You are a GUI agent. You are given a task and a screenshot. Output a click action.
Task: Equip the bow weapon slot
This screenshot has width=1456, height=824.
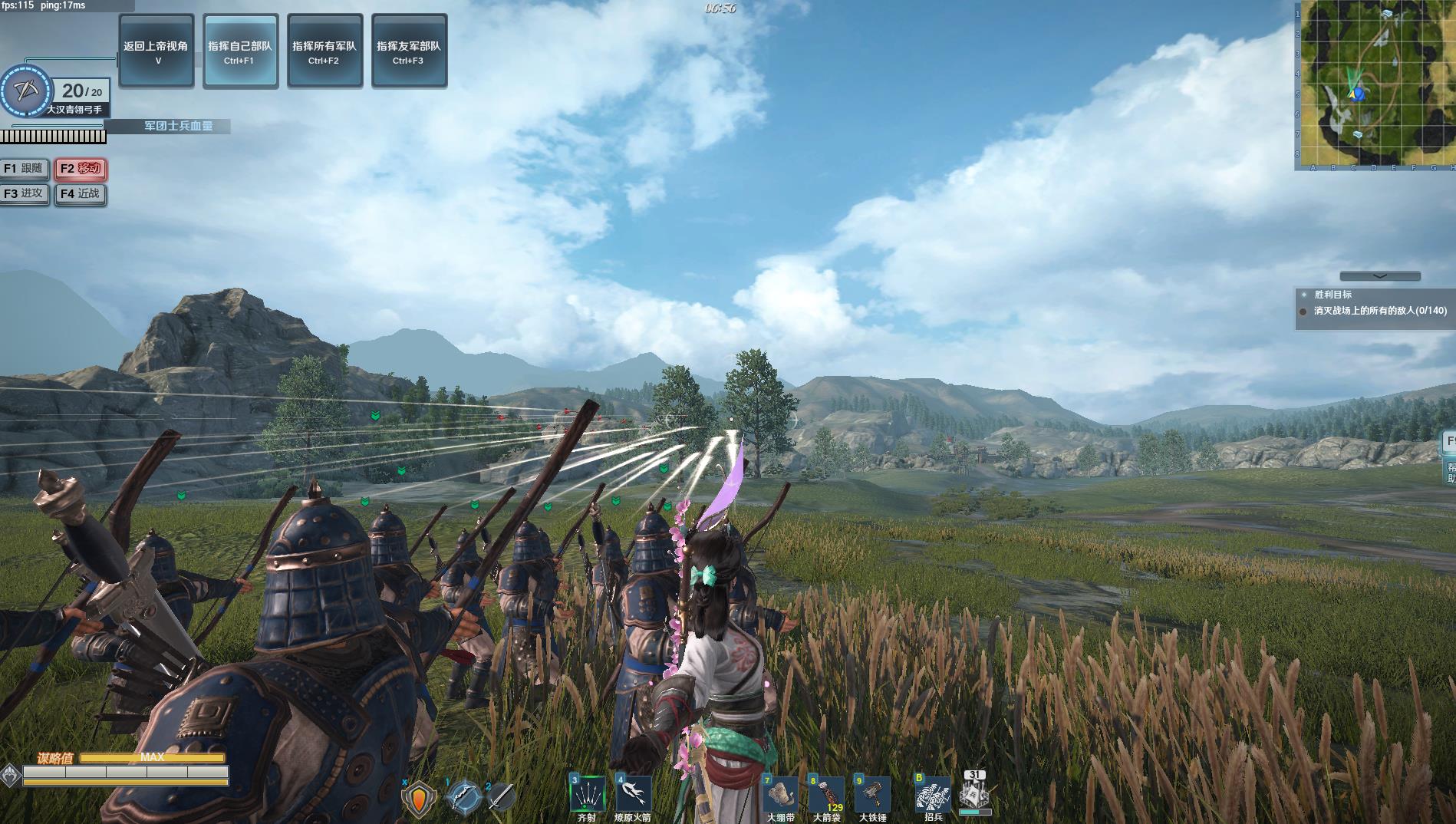coord(463,798)
